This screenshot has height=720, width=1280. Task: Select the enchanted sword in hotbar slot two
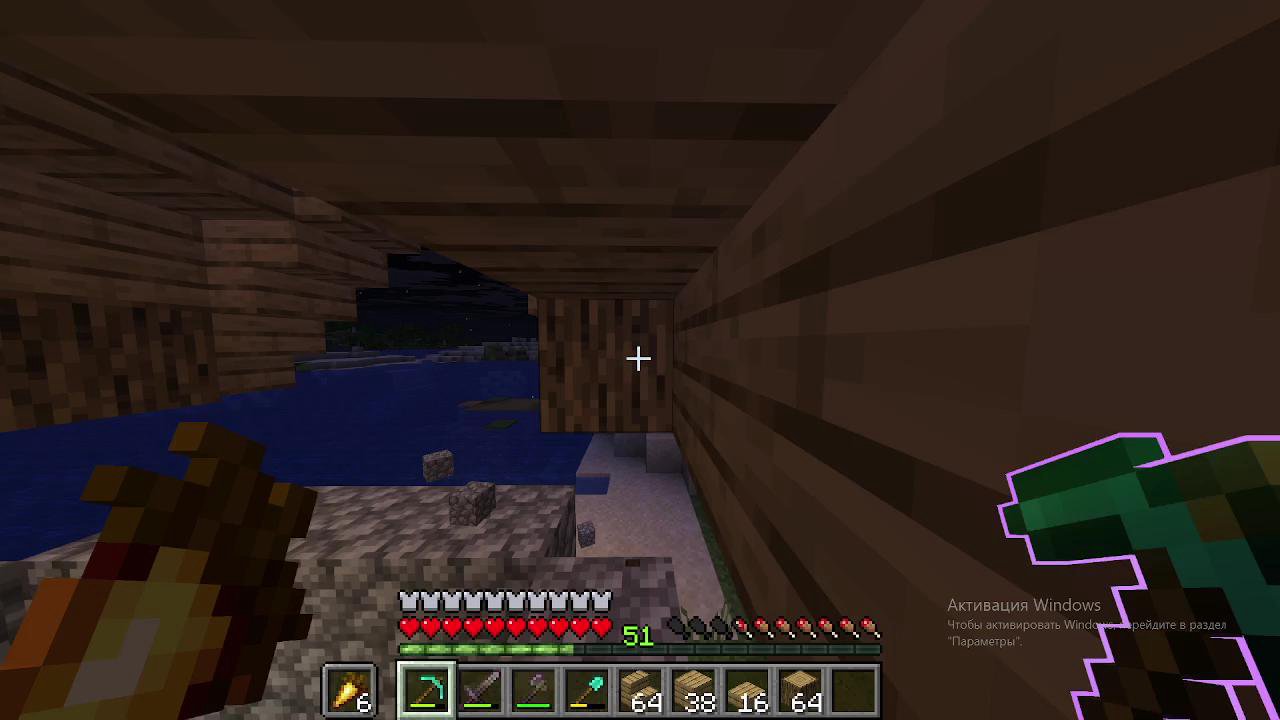(480, 688)
